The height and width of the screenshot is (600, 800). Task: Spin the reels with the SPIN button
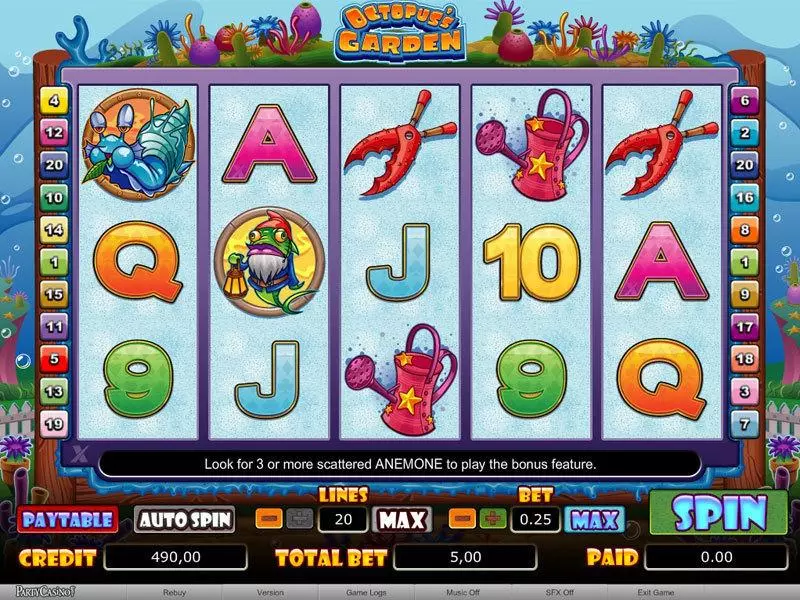point(718,513)
